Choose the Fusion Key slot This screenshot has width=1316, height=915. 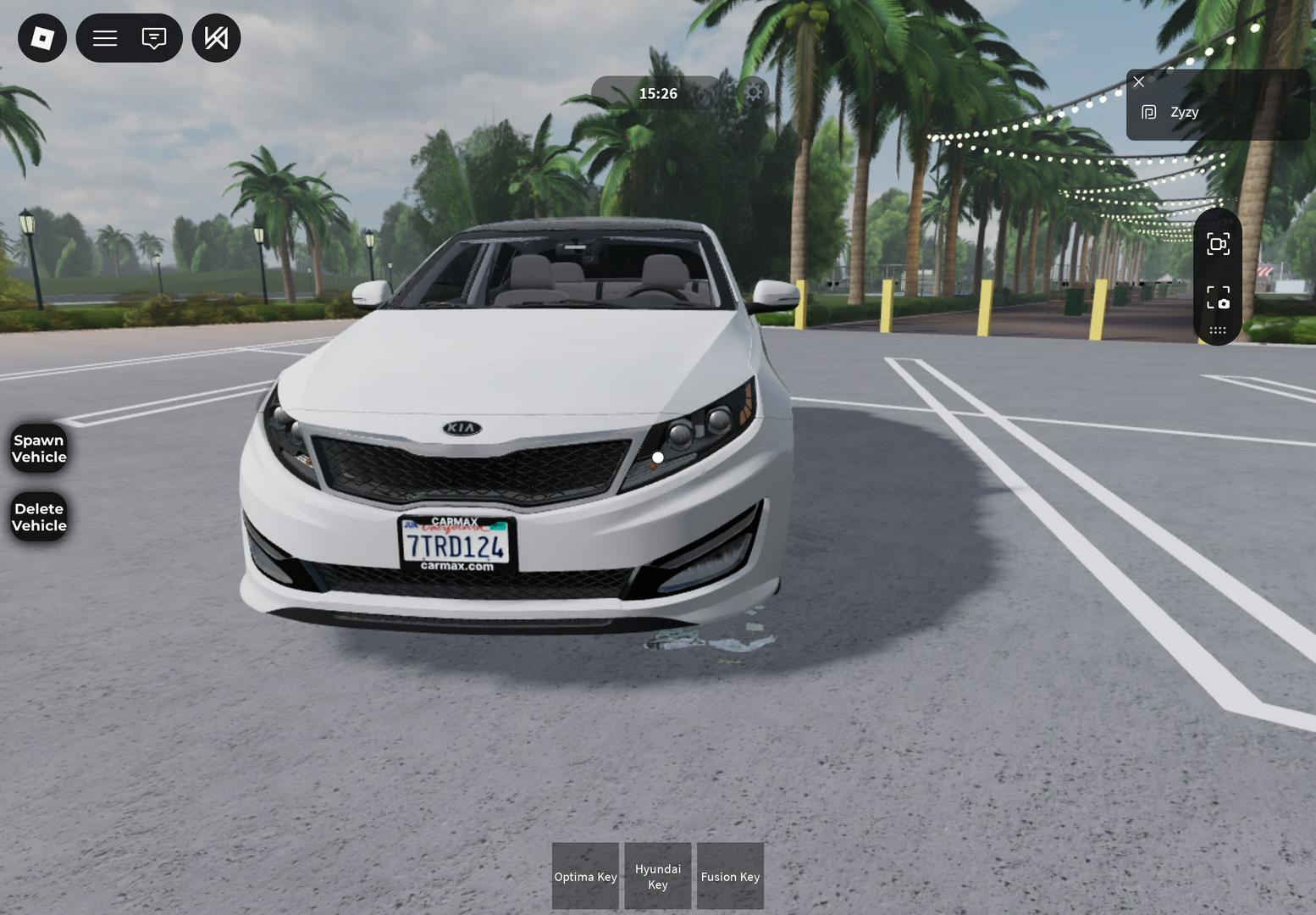(x=730, y=876)
